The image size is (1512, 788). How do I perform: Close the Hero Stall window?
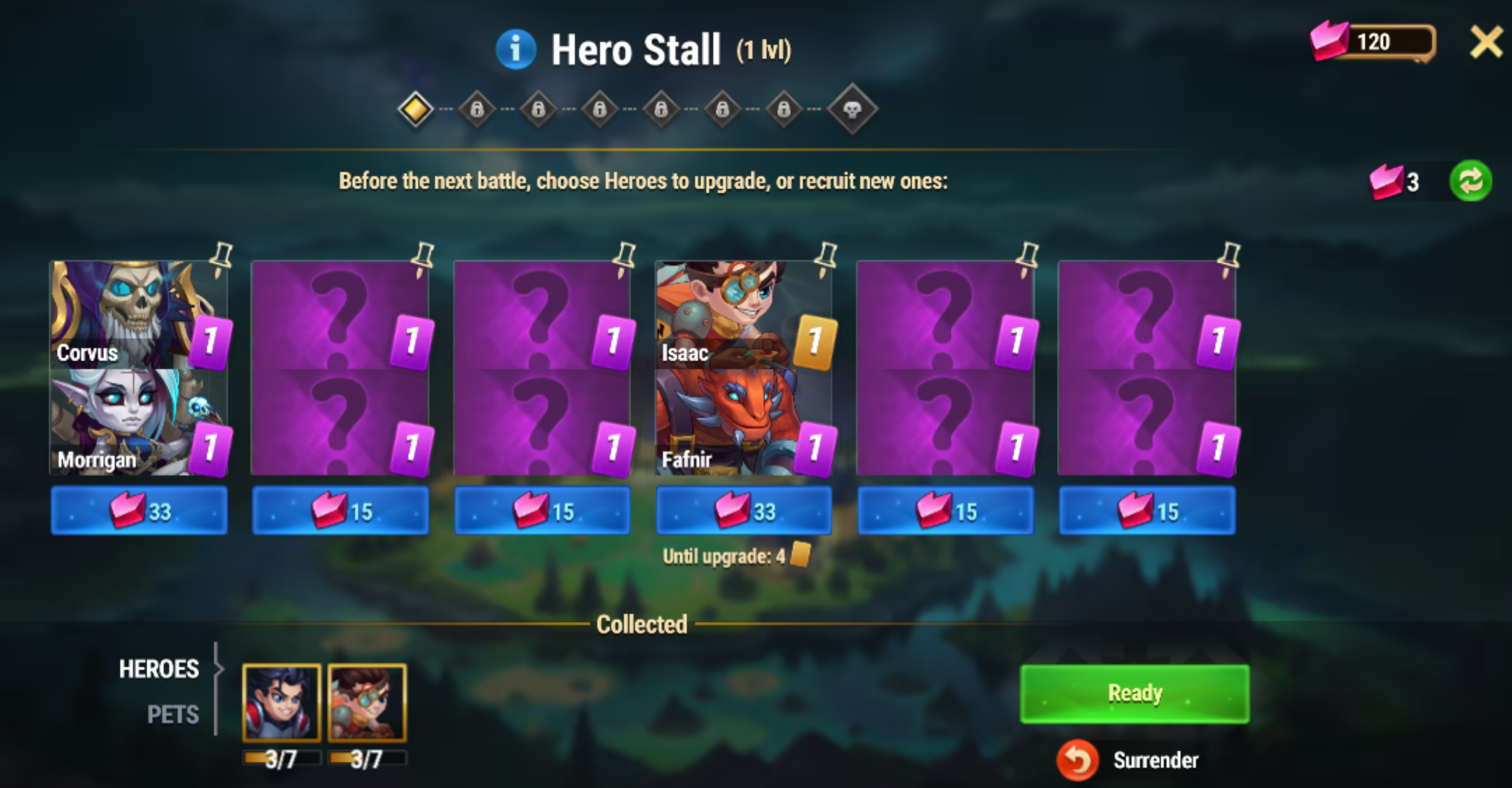[1485, 43]
